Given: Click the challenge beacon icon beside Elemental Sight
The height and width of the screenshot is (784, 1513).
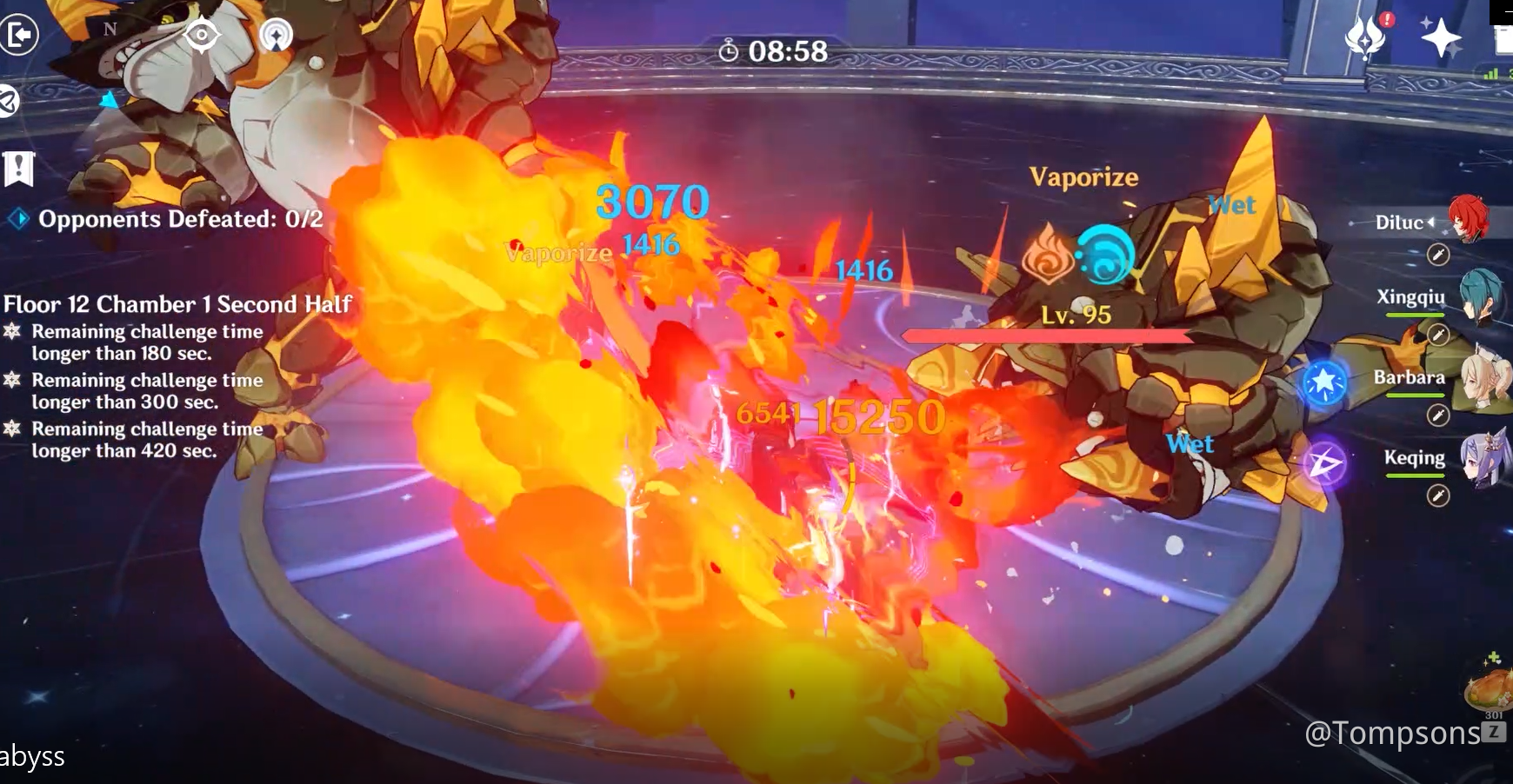Looking at the screenshot, I should pos(277,37).
